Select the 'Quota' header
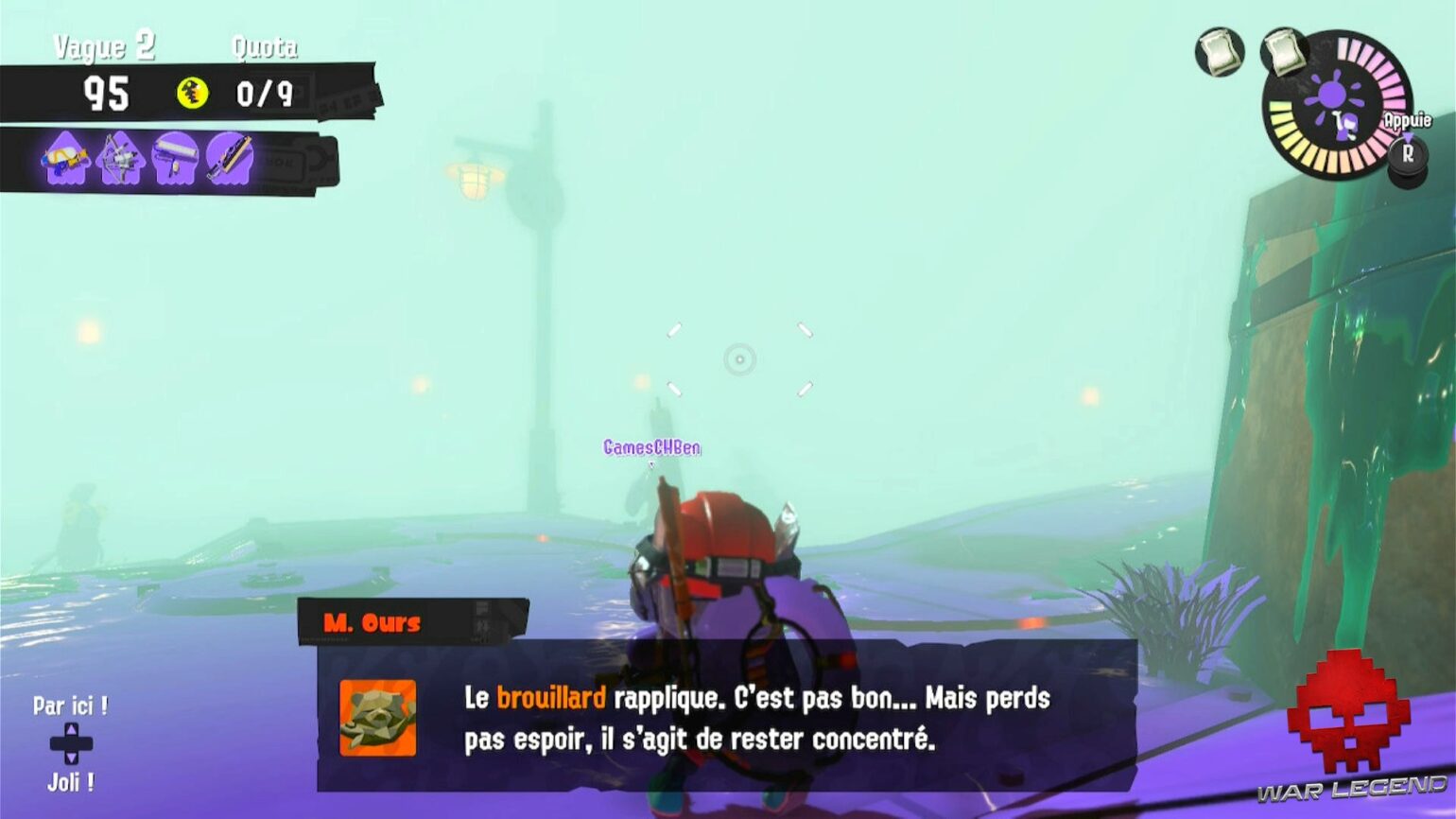This screenshot has width=1456, height=819. [x=265, y=44]
